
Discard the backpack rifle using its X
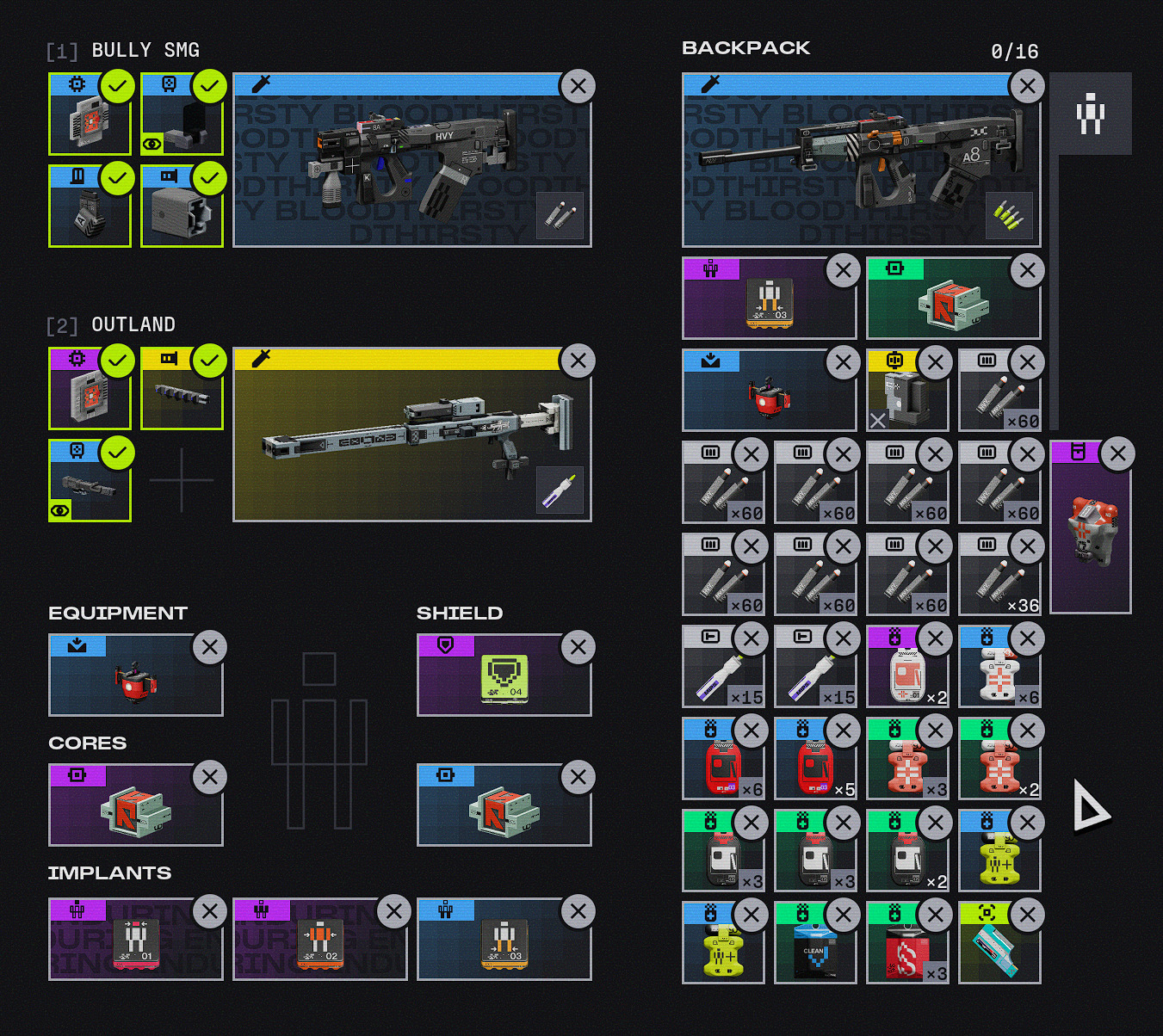tap(1027, 86)
